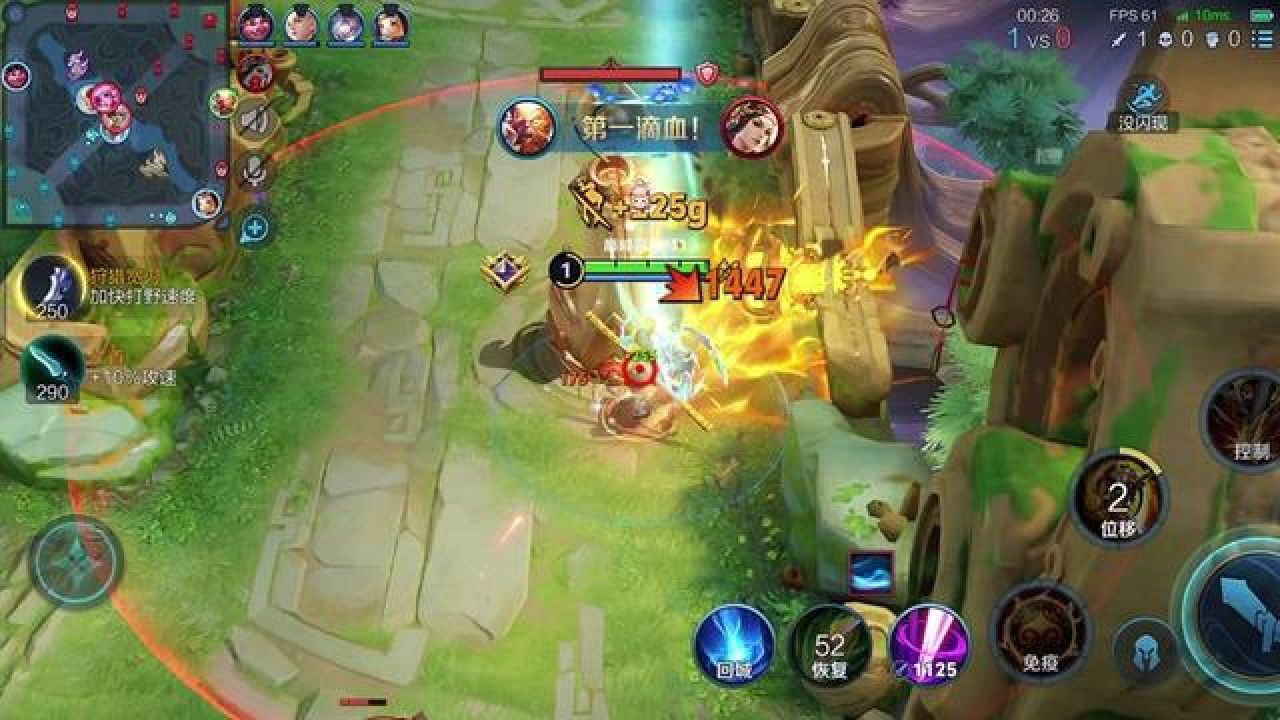Purchase the 290-gold attack speed dagger
This screenshot has width=1280, height=720.
[x=52, y=368]
